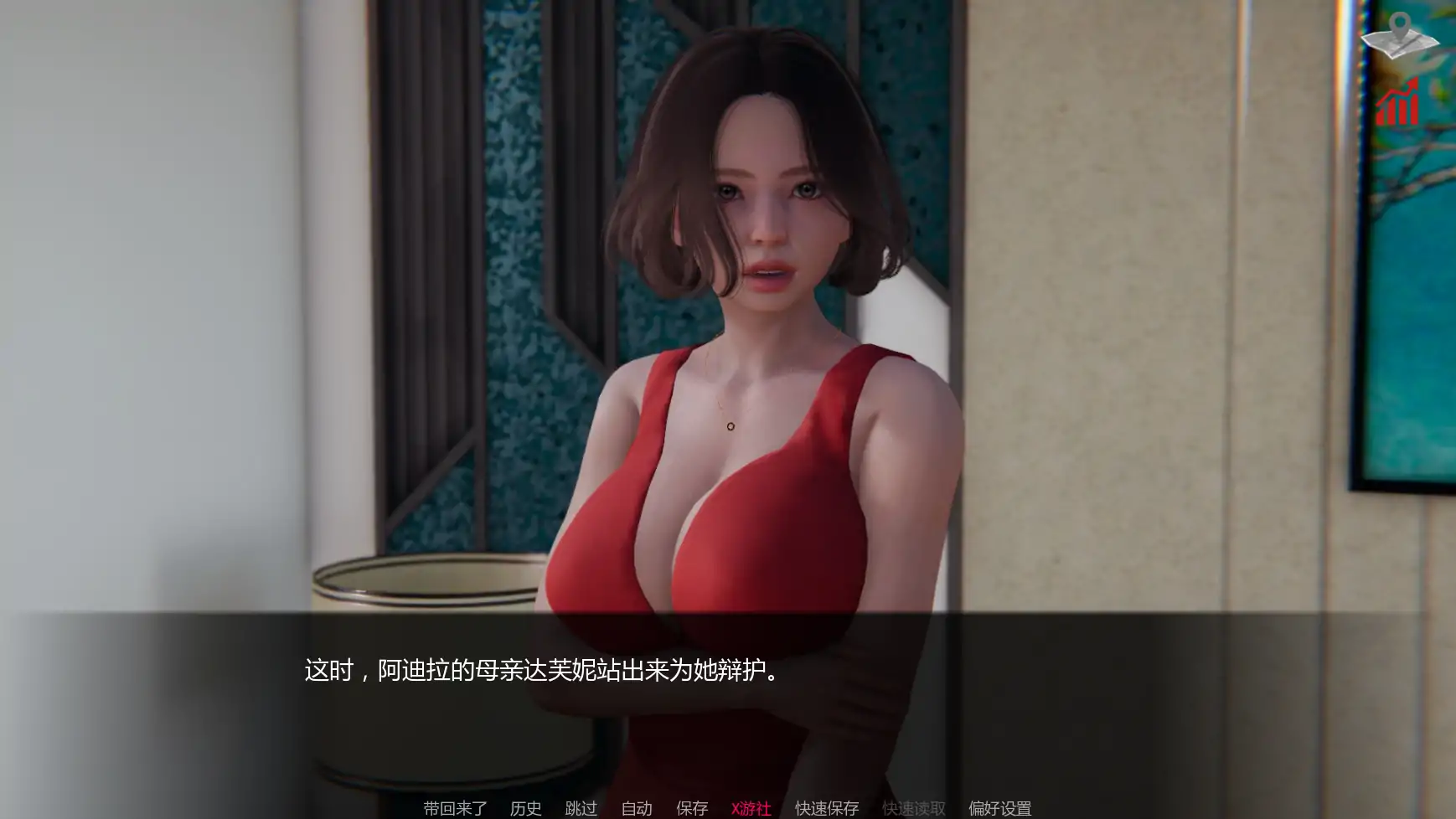Select the 带回来了 quick-menu entry
1456x819 pixels.
pyautogui.click(x=453, y=809)
